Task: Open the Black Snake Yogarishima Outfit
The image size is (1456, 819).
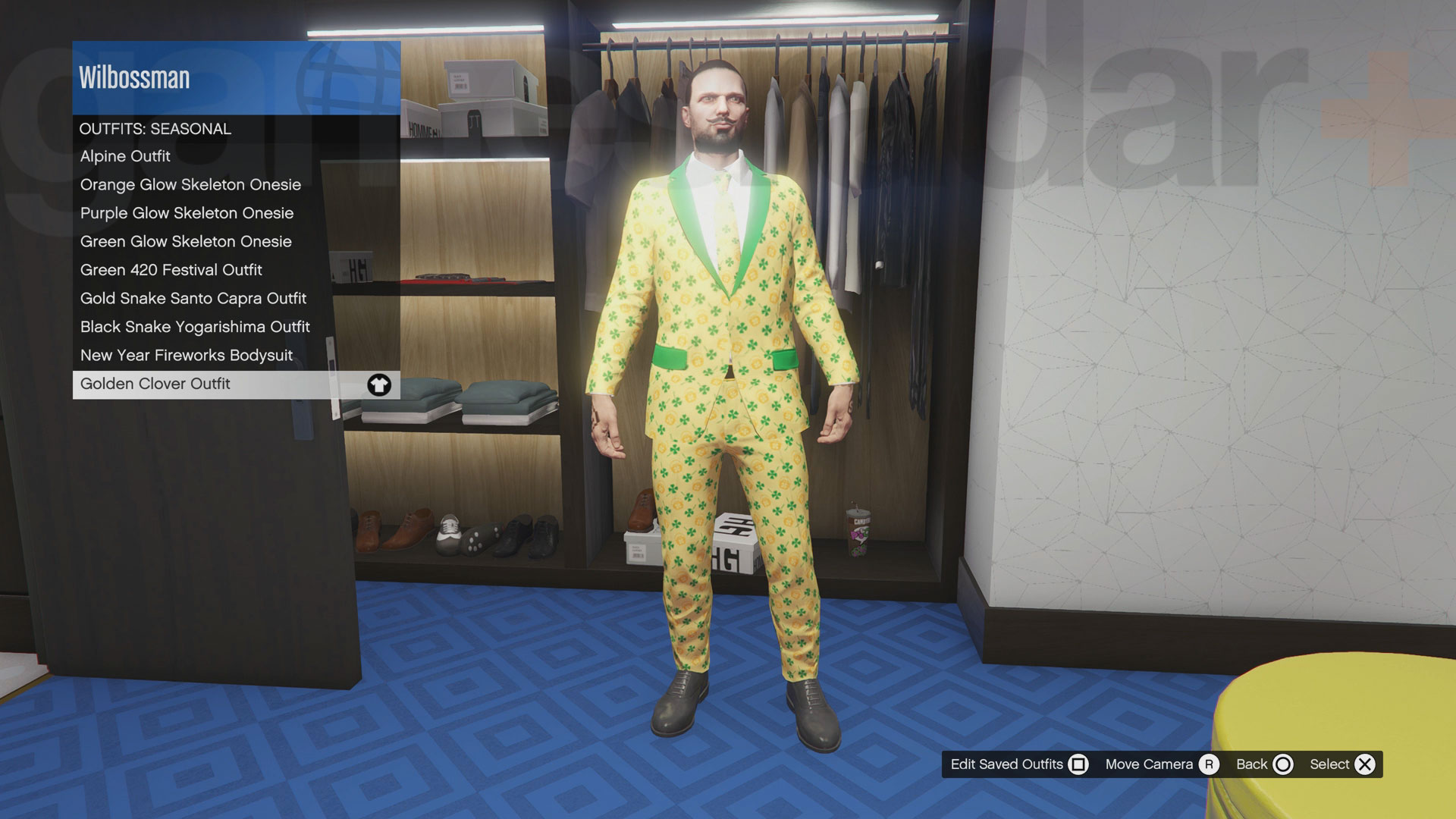Action: [196, 327]
